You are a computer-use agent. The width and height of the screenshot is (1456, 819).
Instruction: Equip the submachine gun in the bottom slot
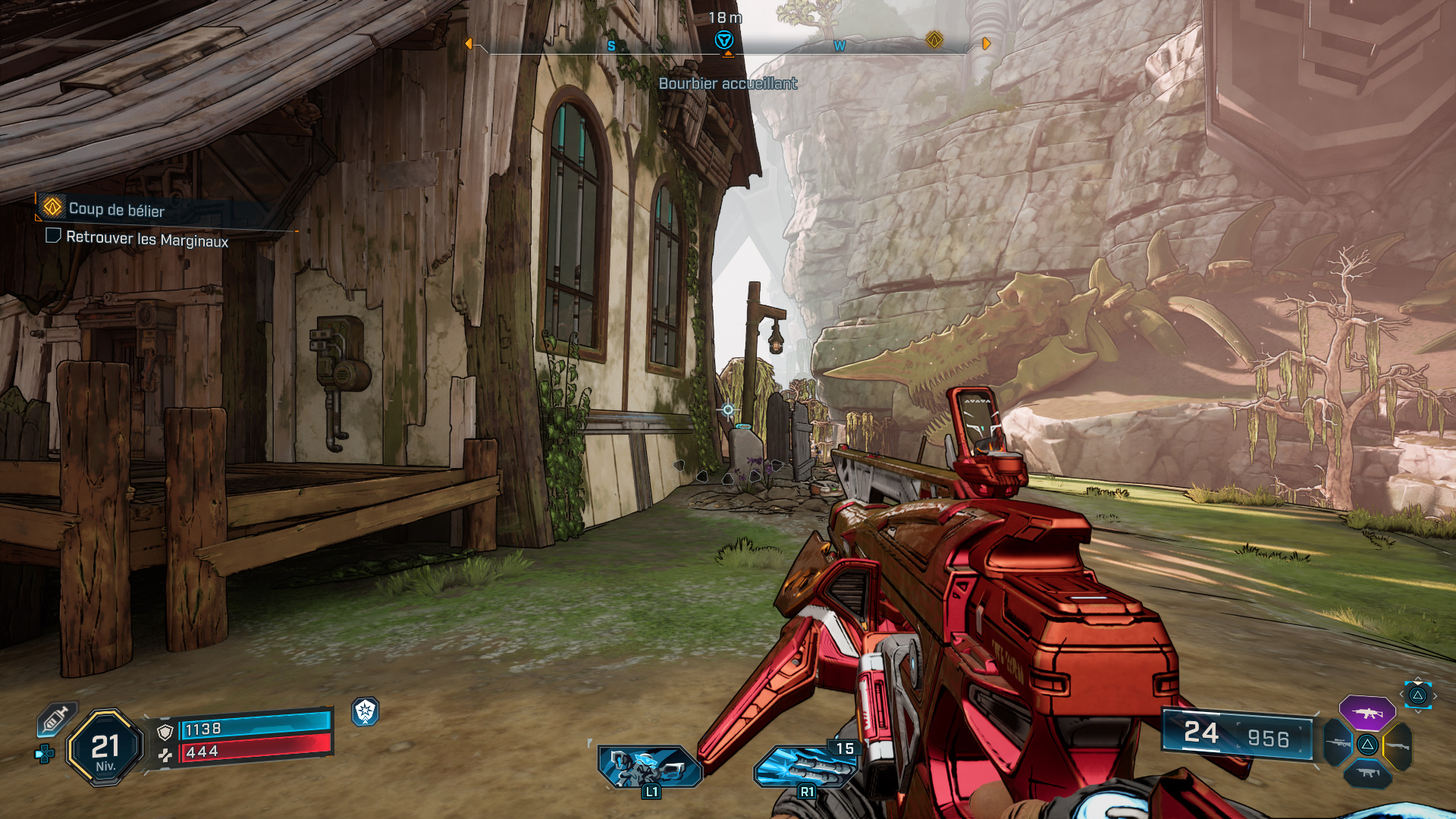(x=1367, y=773)
